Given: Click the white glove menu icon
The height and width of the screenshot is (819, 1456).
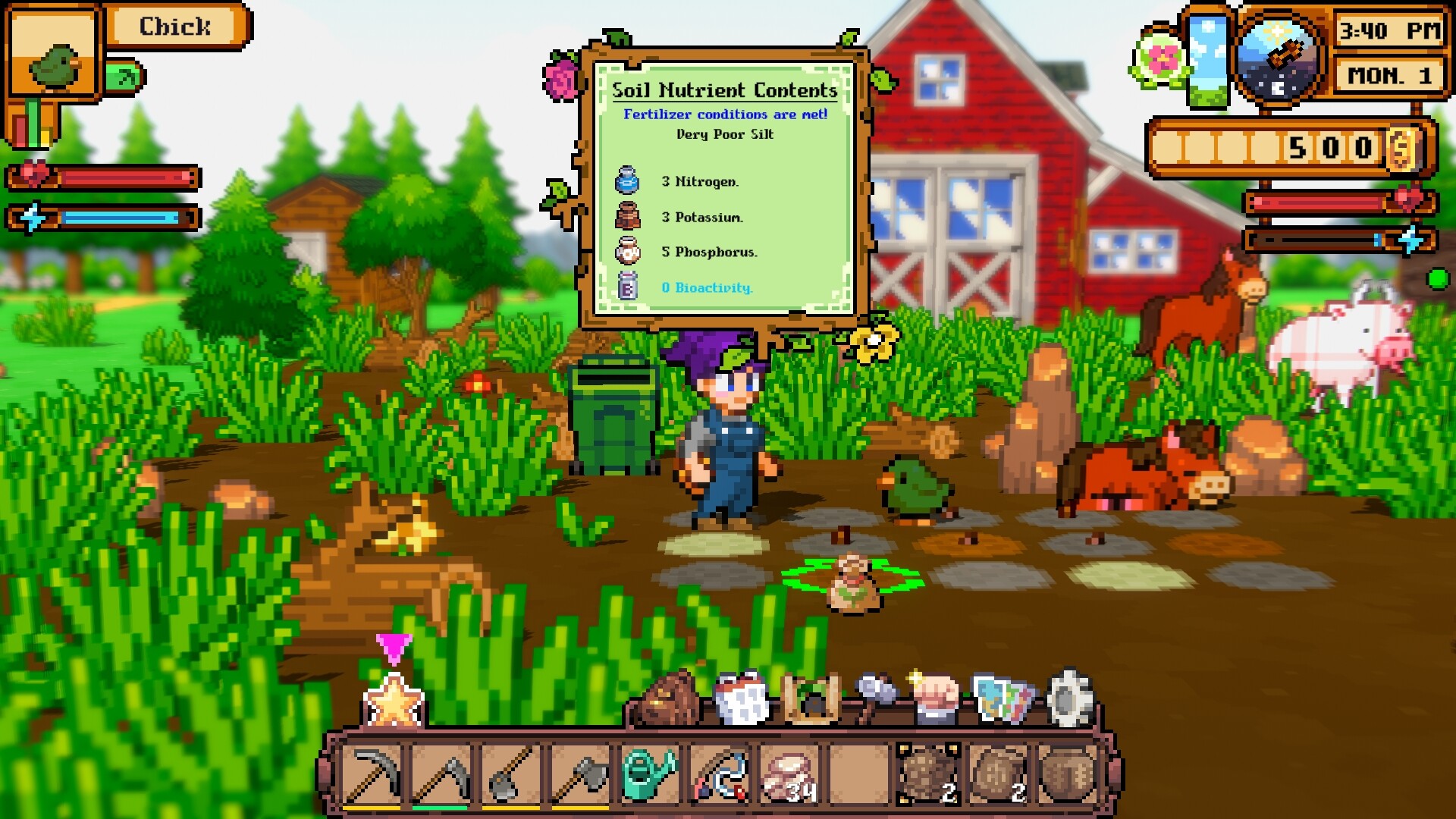Looking at the screenshot, I should 741,698.
